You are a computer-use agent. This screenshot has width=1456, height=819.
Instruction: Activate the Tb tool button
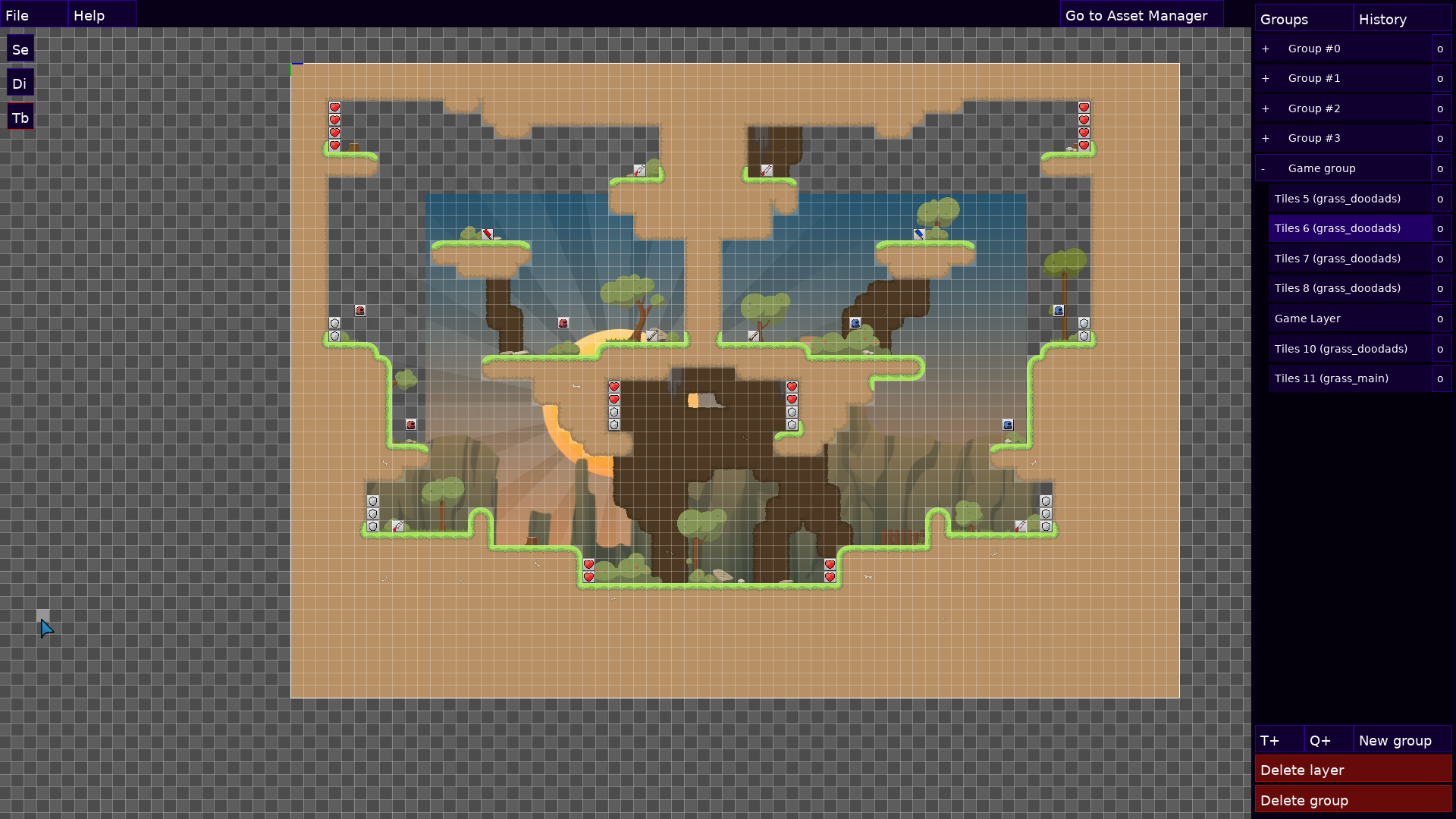point(20,118)
